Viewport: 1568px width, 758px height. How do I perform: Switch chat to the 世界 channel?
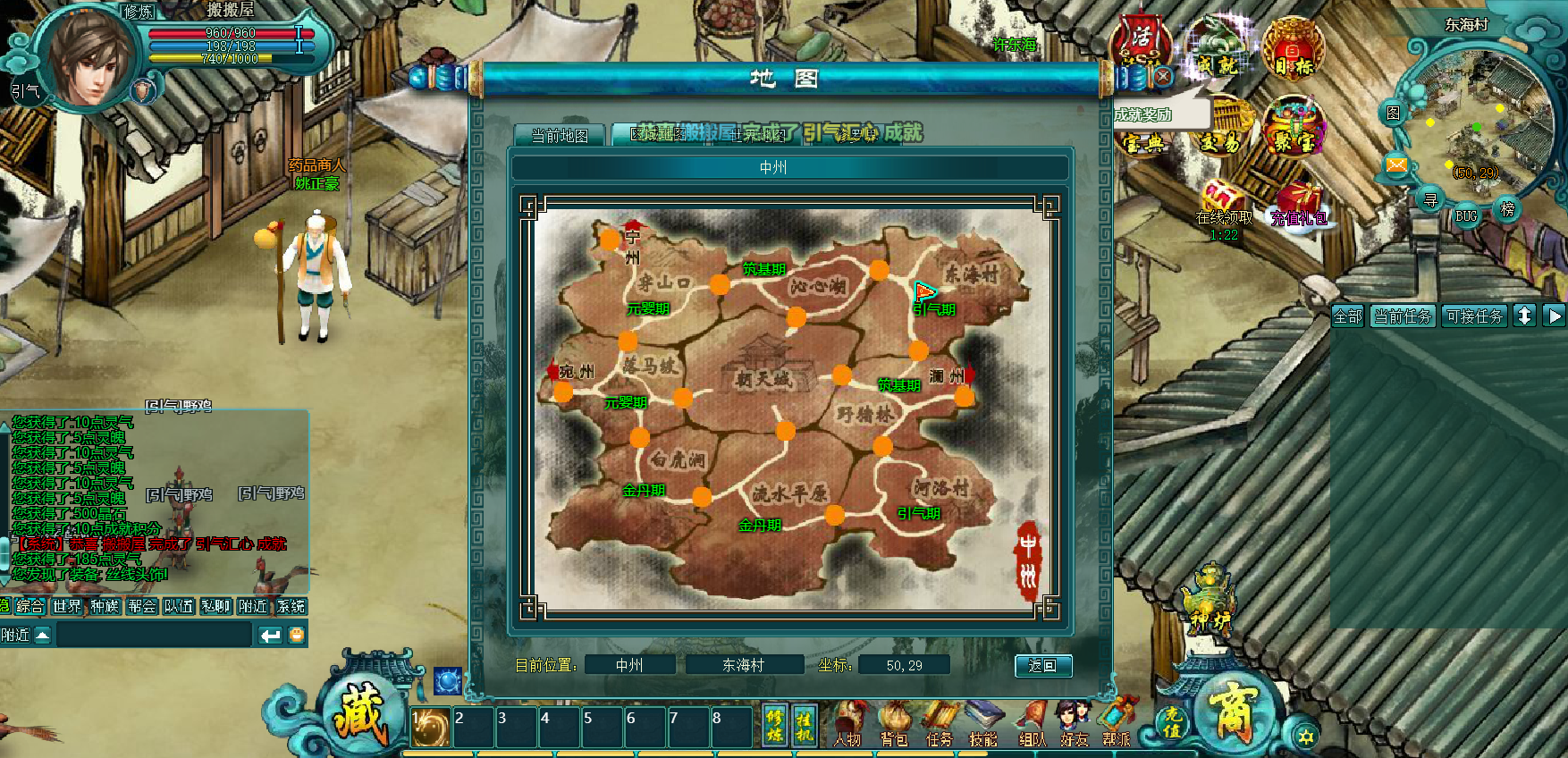(x=67, y=606)
